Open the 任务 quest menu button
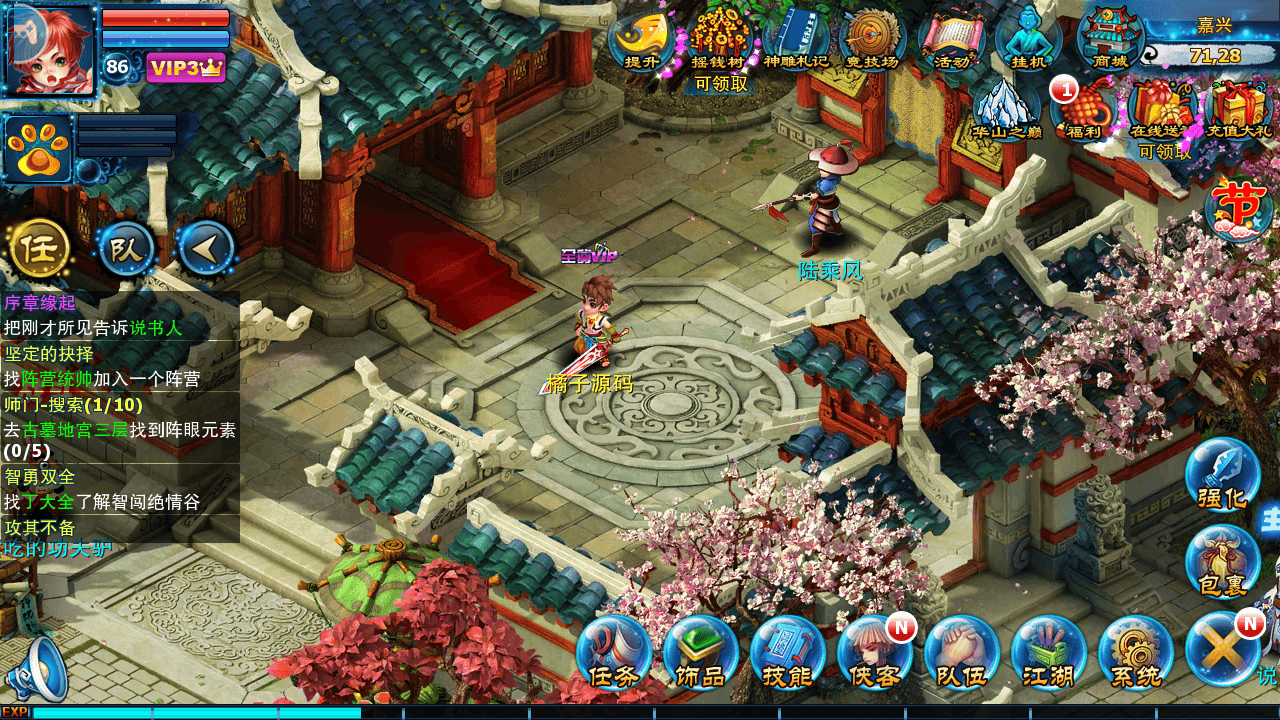 point(613,652)
